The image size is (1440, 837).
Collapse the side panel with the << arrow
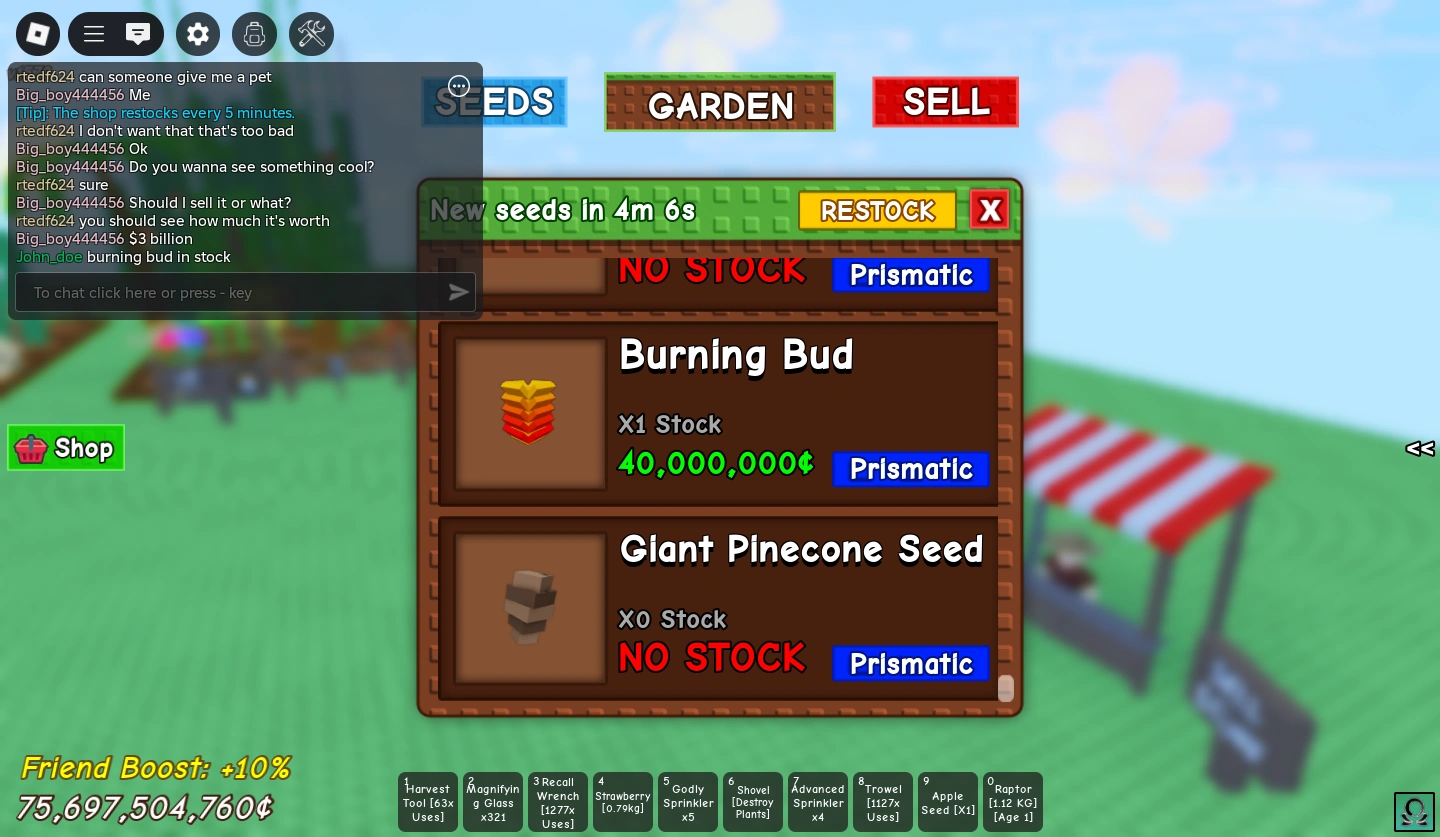coord(1419,448)
